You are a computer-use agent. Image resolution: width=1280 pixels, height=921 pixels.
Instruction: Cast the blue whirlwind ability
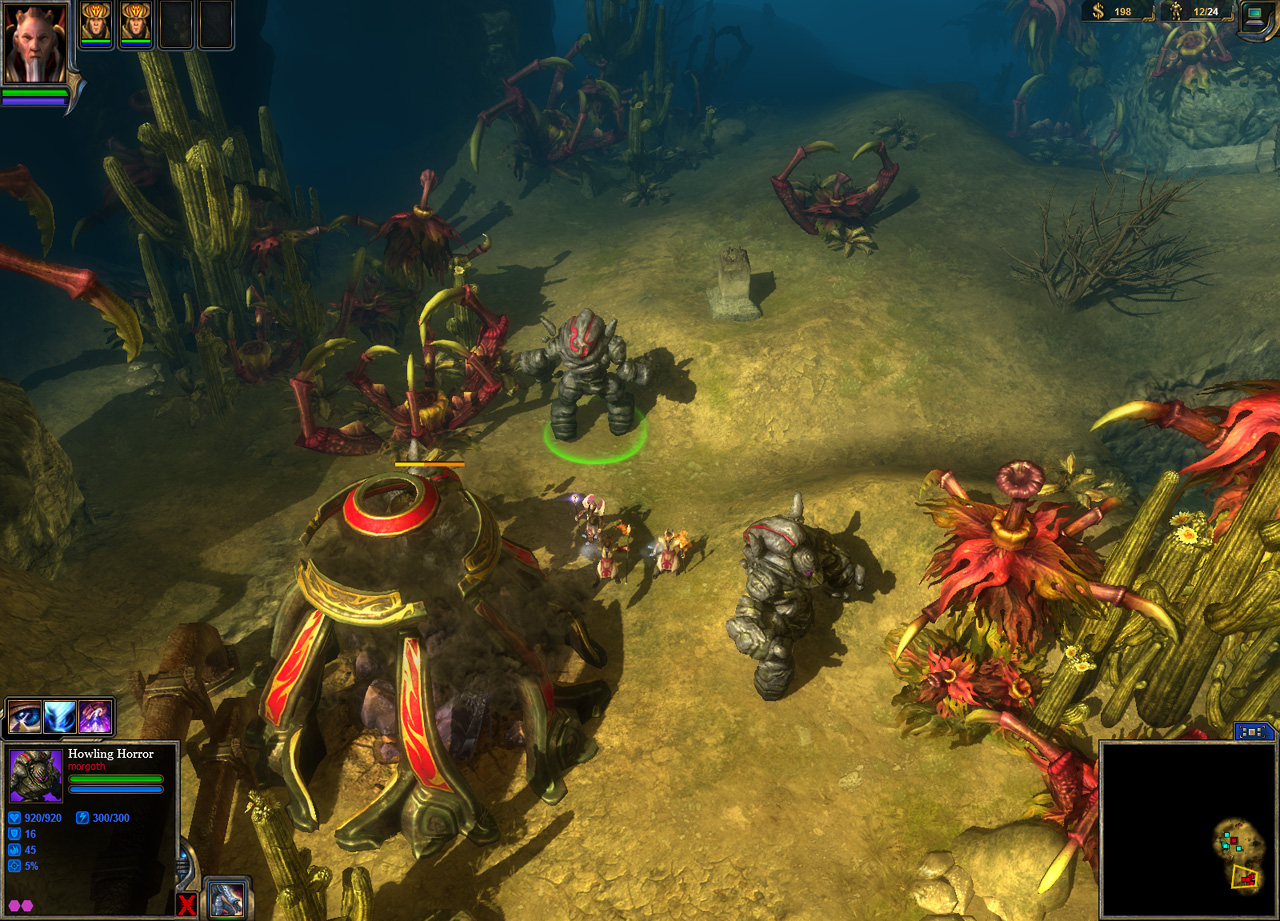pyautogui.click(x=61, y=717)
